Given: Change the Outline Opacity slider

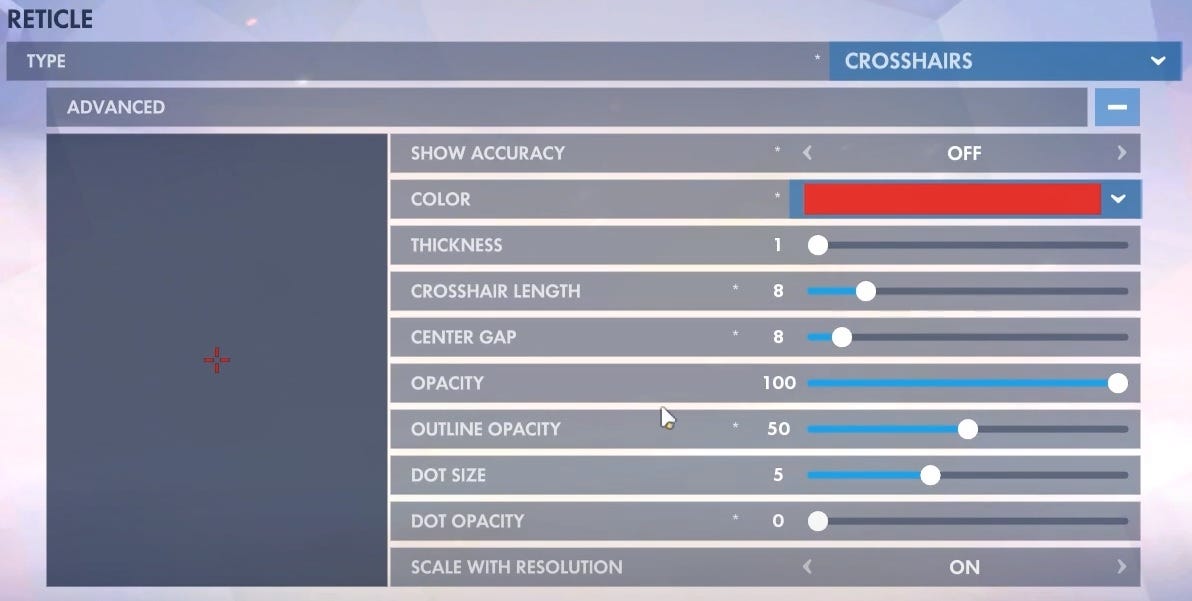Looking at the screenshot, I should (x=967, y=429).
